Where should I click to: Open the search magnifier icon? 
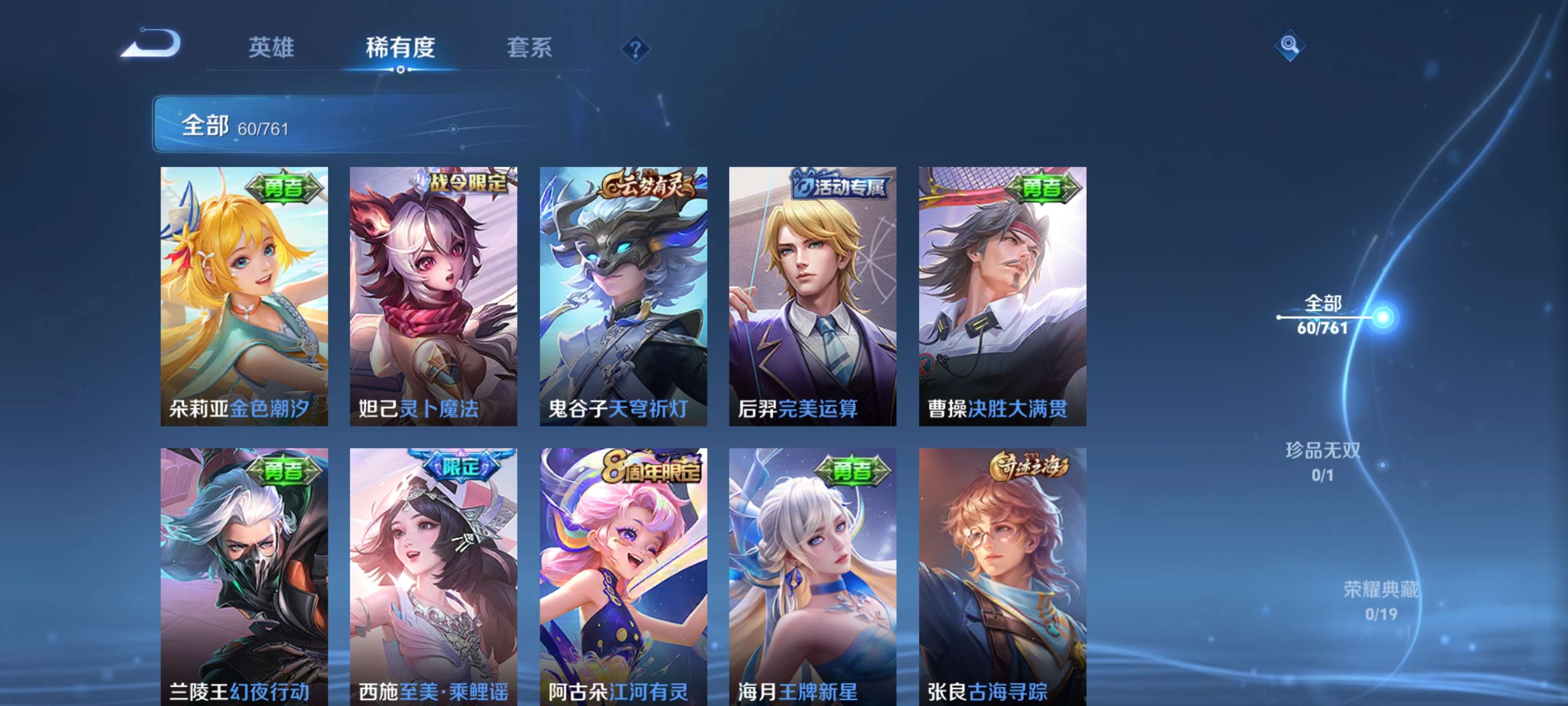pyautogui.click(x=1290, y=45)
